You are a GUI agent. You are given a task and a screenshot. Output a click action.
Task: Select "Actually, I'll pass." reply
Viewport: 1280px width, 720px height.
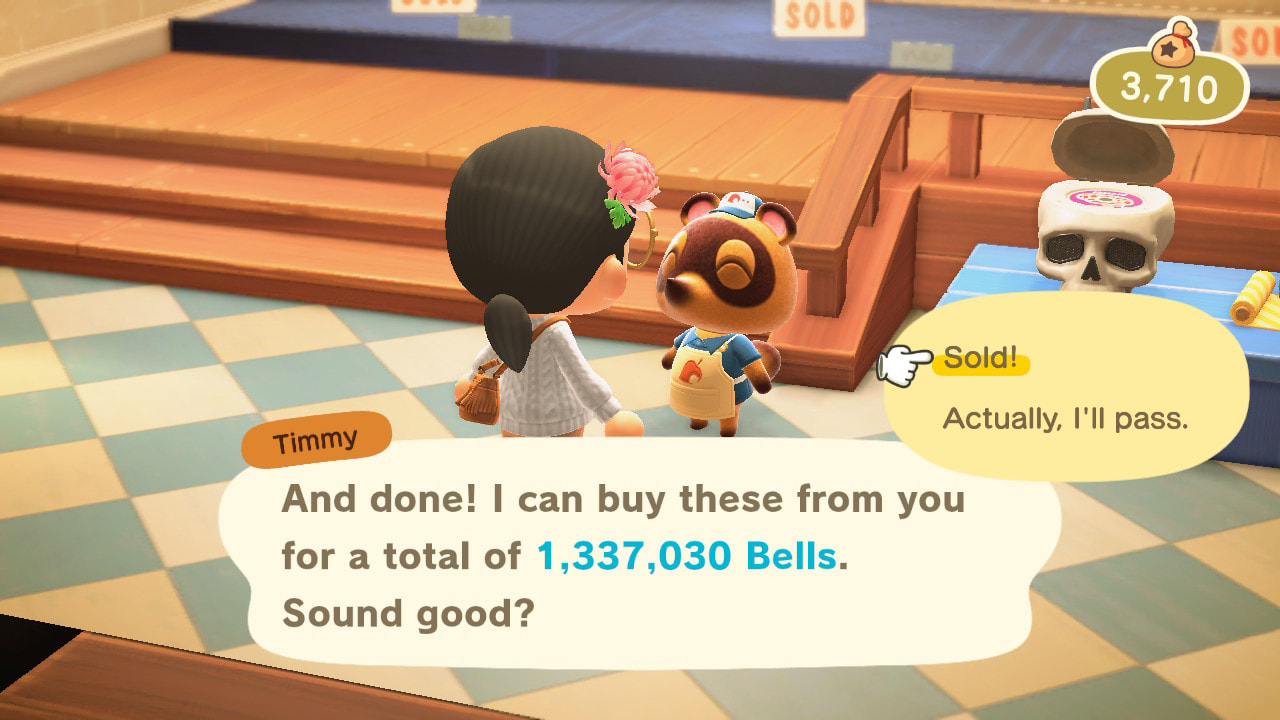(1065, 418)
